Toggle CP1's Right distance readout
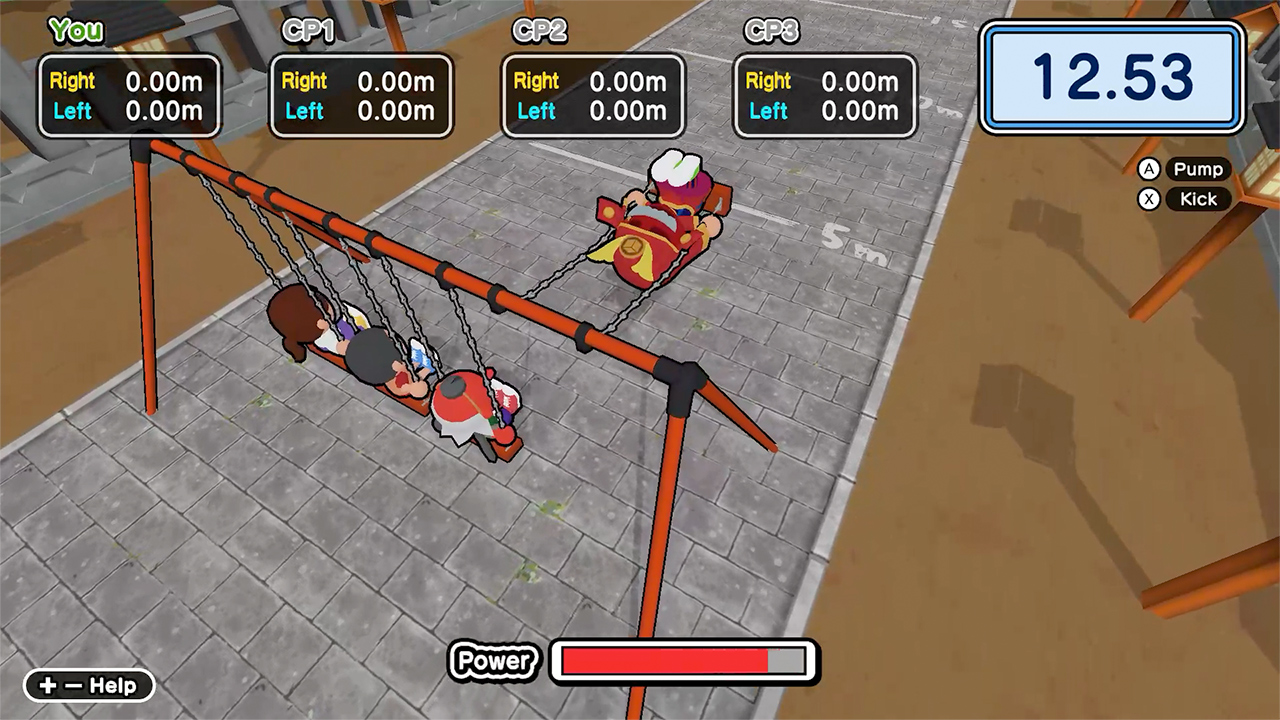The width and height of the screenshot is (1280, 720). point(361,81)
